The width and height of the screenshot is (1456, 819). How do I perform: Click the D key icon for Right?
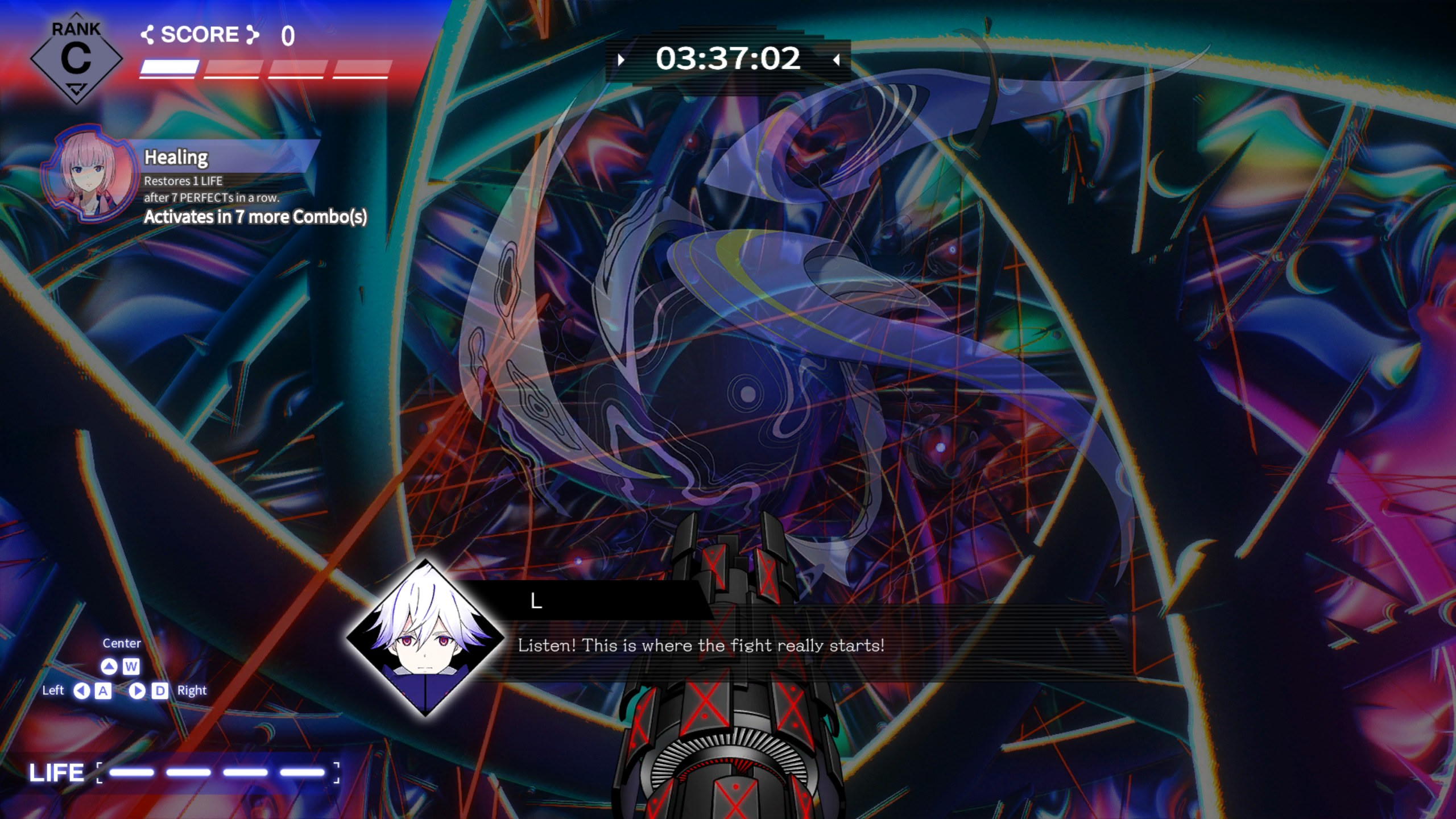pos(161,690)
